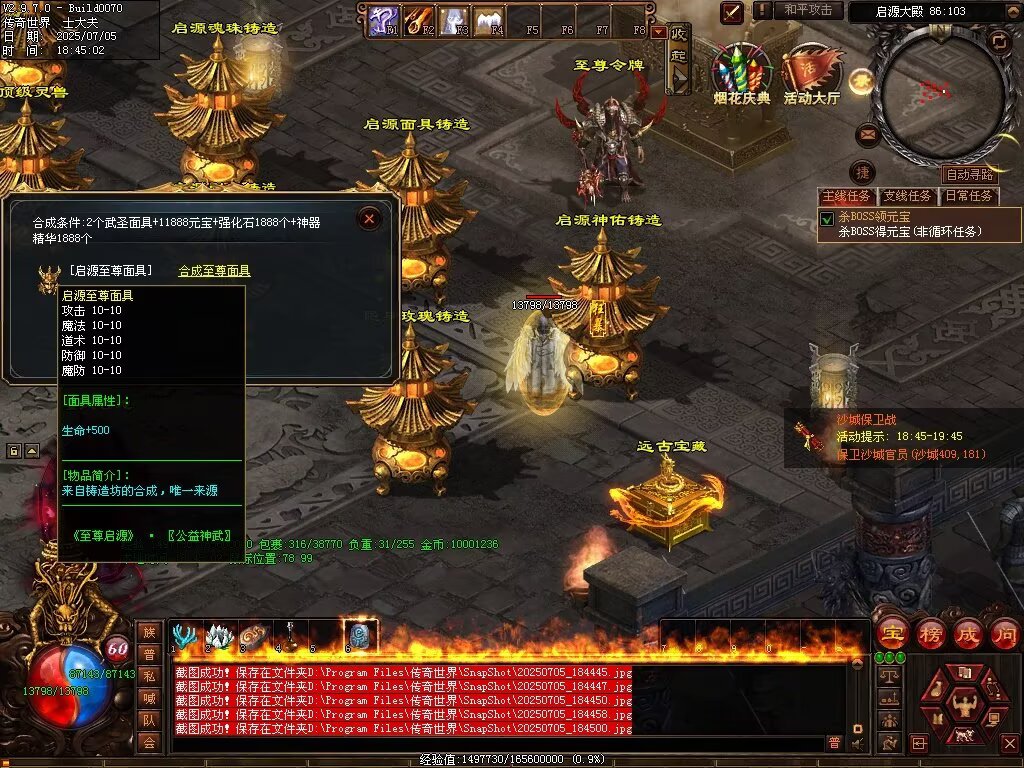Viewport: 1024px width, 768px height.
Task: Open the 宝 treasure round button
Action: 892,633
